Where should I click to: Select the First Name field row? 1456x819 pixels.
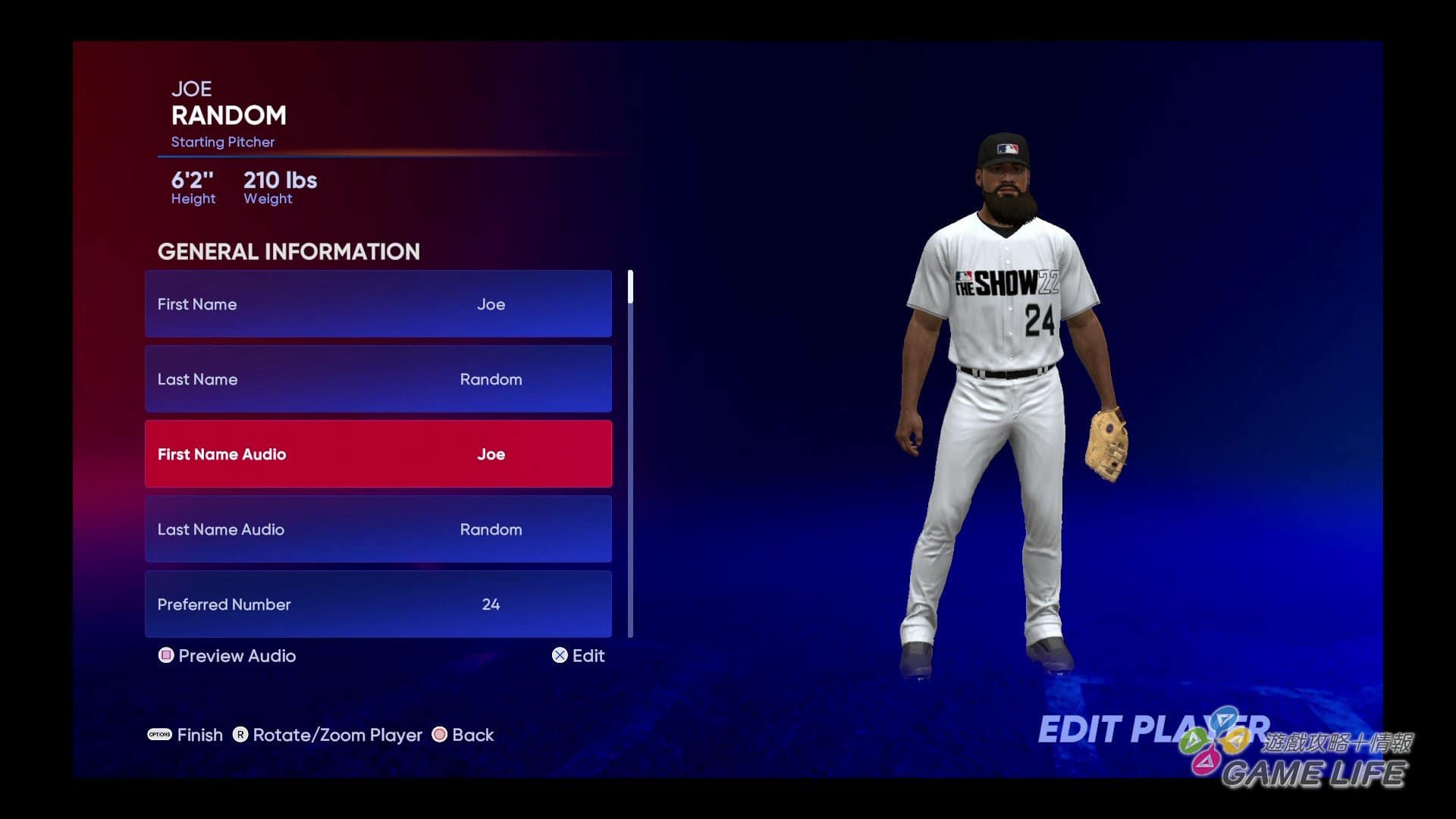pyautogui.click(x=378, y=304)
